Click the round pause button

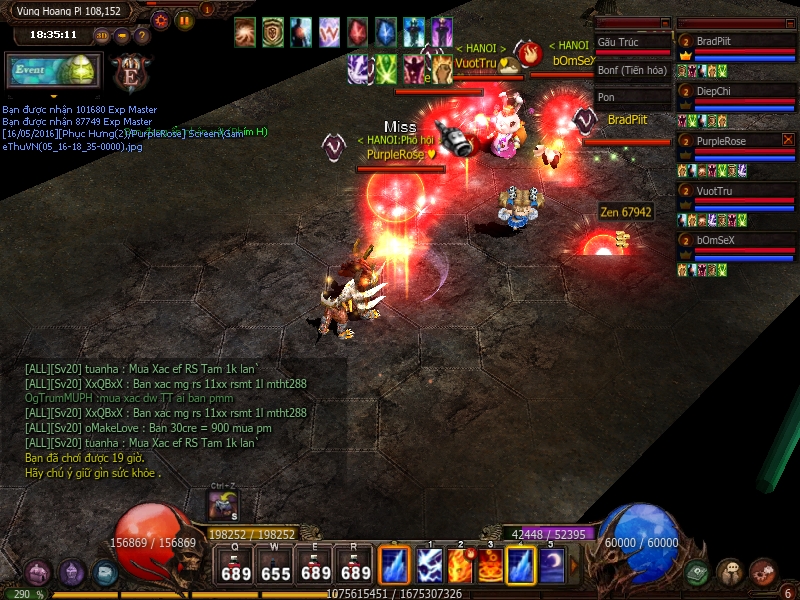pyautogui.click(x=185, y=20)
